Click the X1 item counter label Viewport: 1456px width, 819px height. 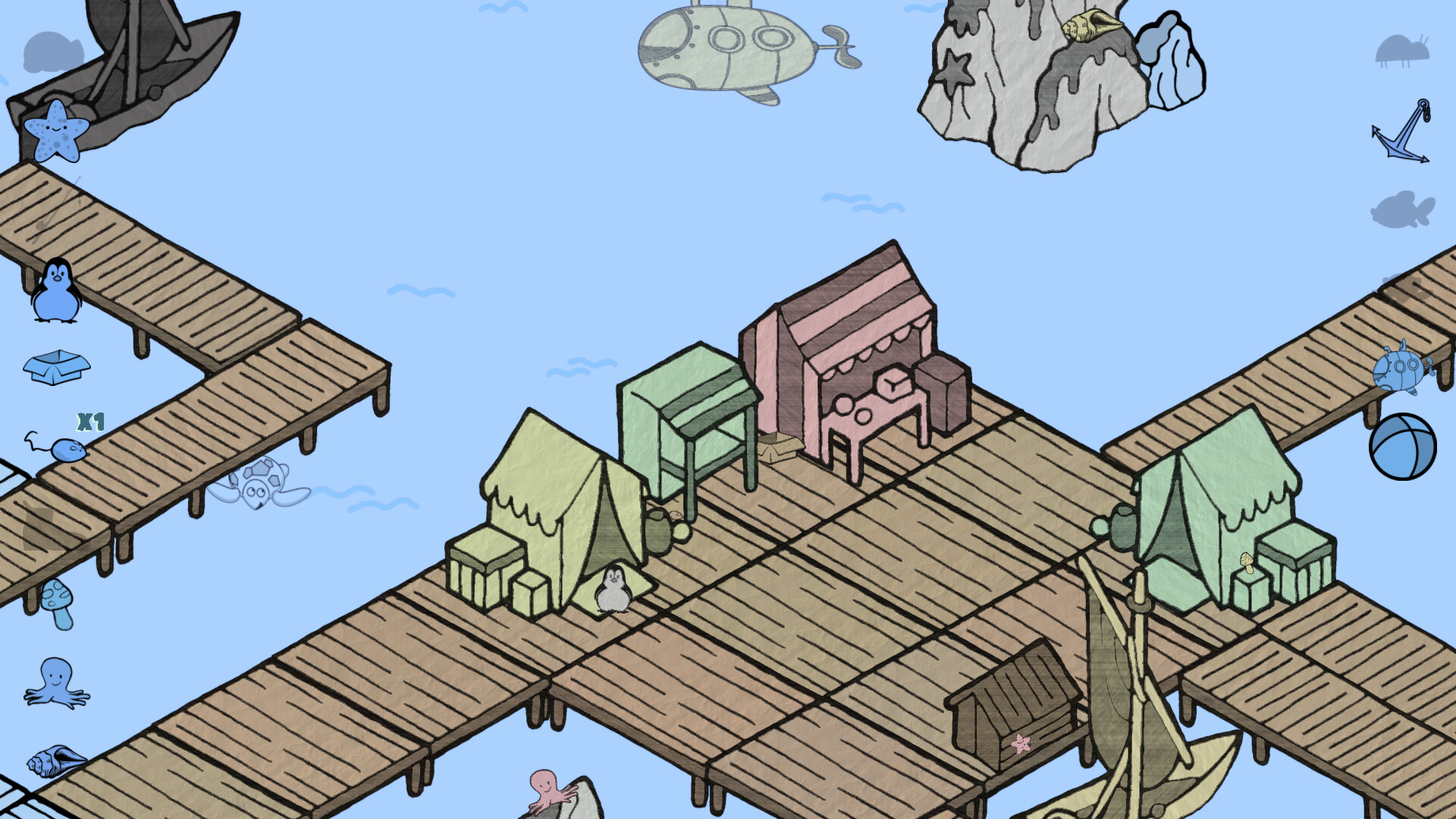click(x=89, y=421)
